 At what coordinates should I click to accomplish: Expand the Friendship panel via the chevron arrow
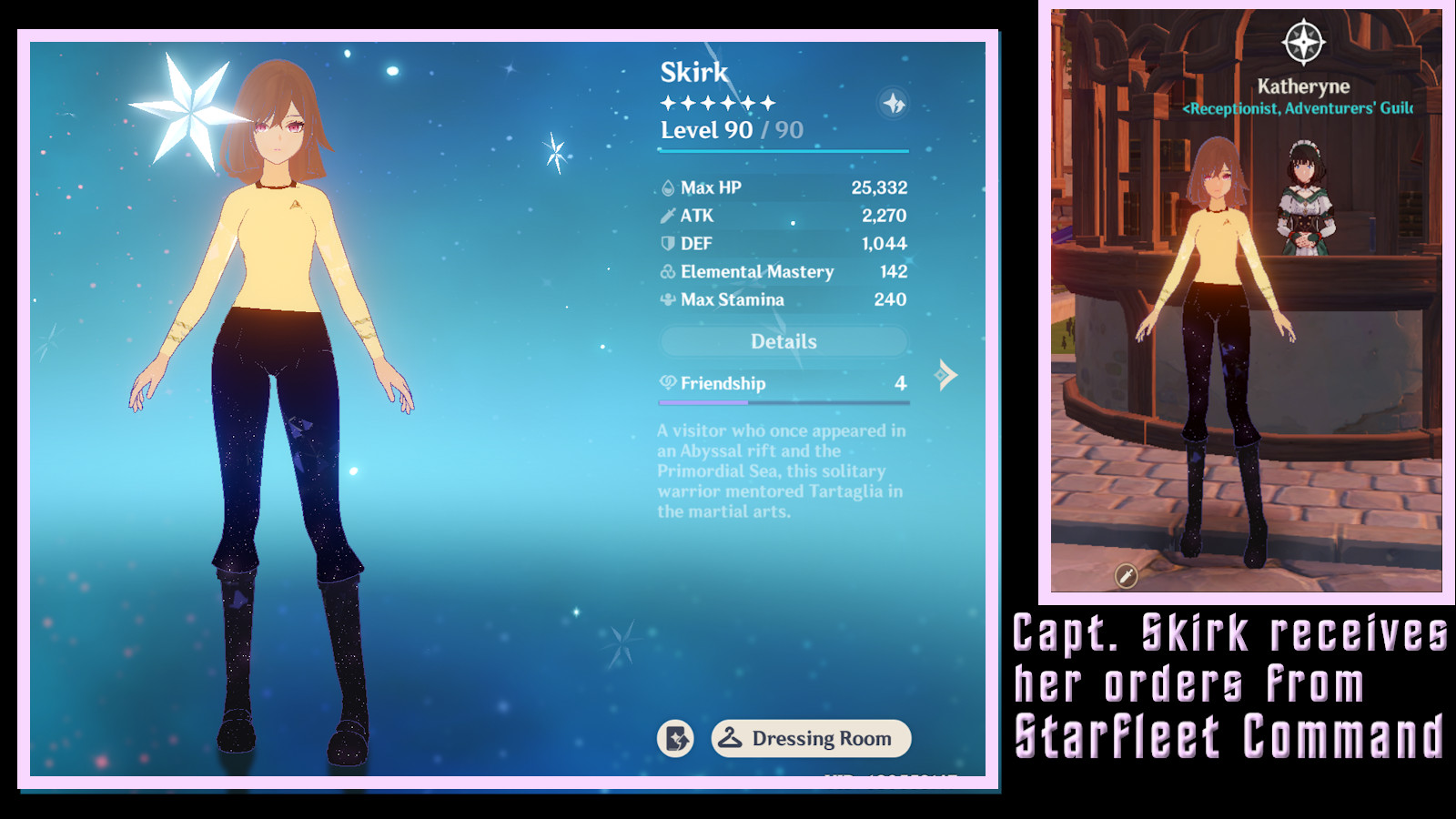(946, 373)
